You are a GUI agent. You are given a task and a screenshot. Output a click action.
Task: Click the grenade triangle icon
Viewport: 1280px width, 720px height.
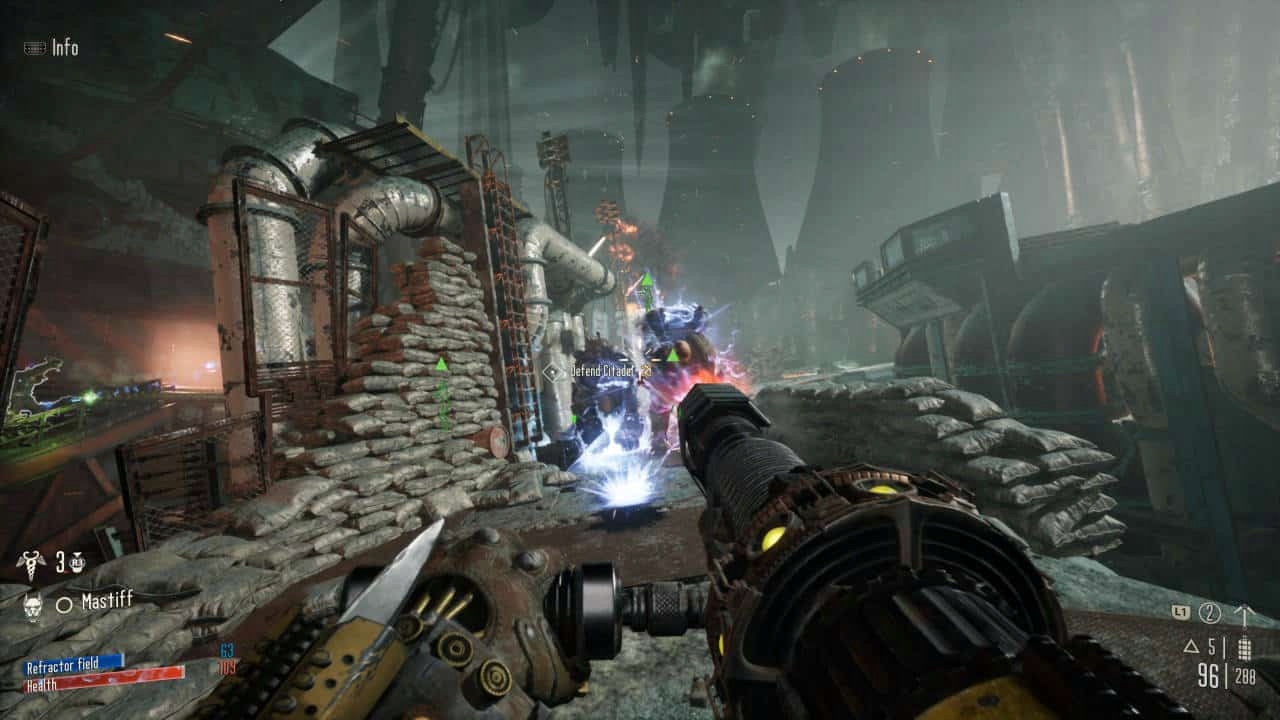(x=1192, y=645)
